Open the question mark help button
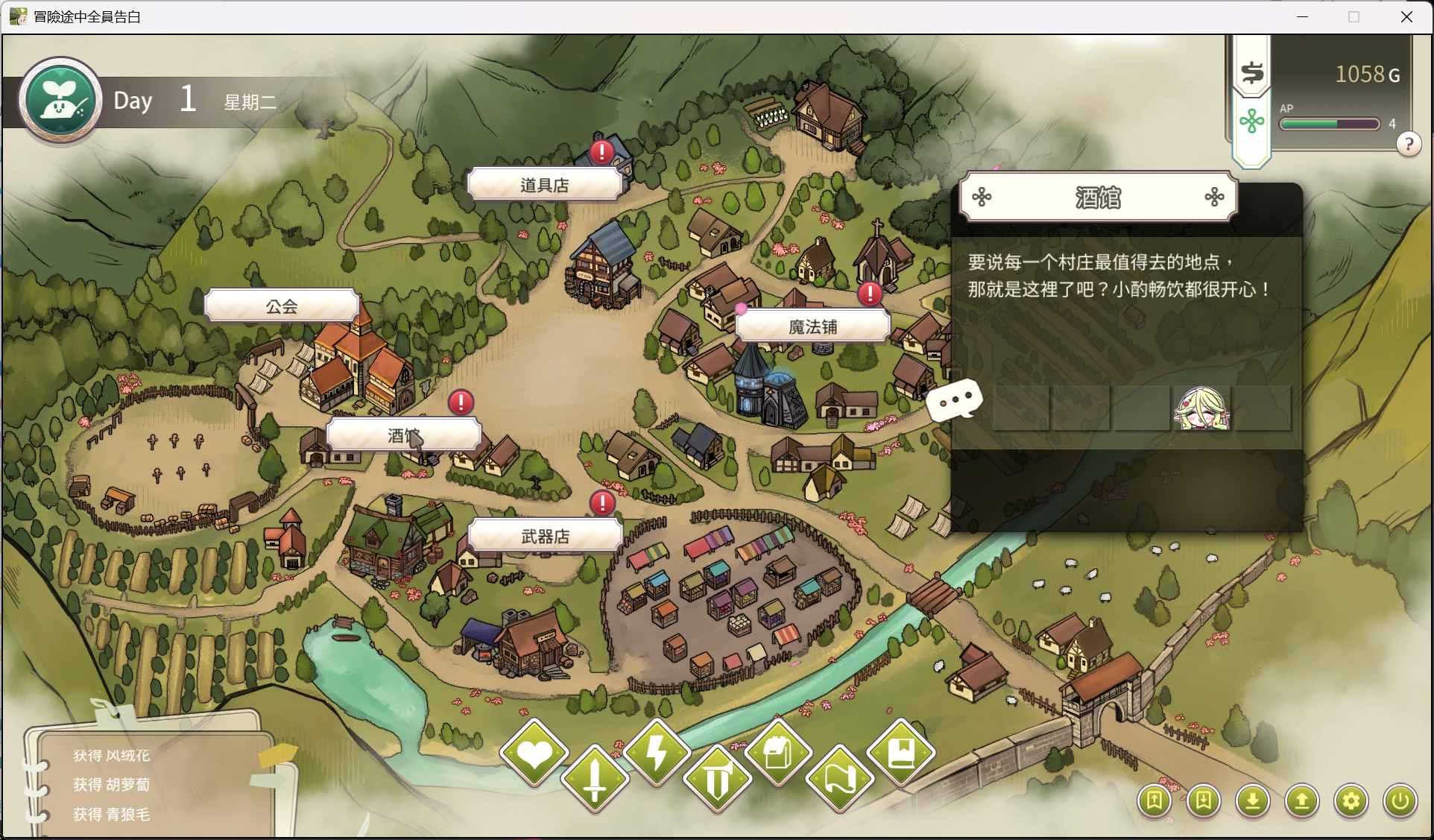 click(x=1408, y=144)
